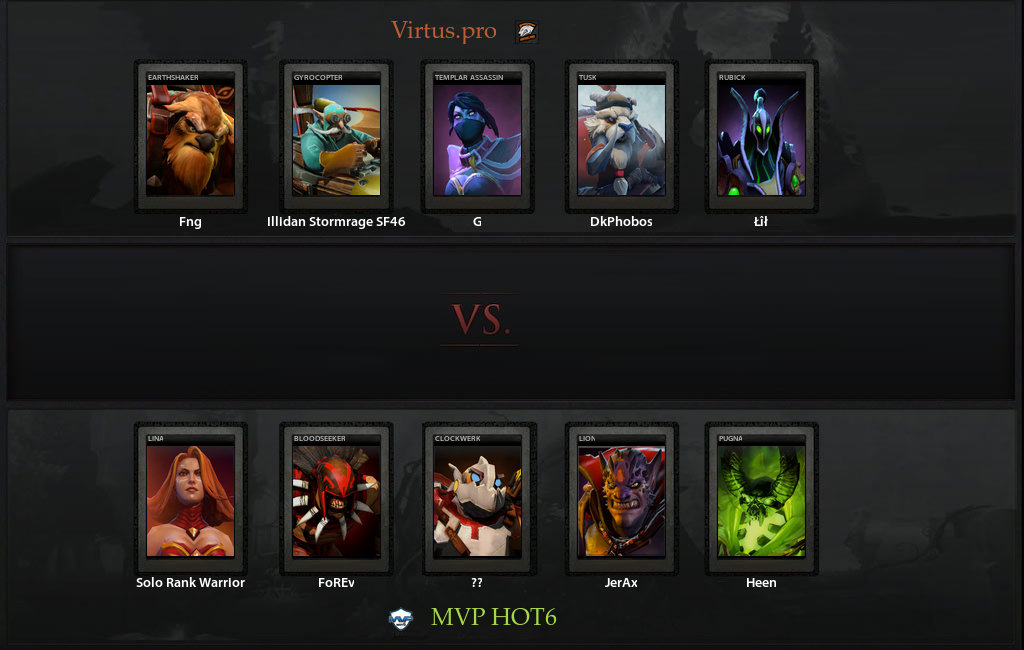Open the MVP HOT6 team name

[x=493, y=617]
